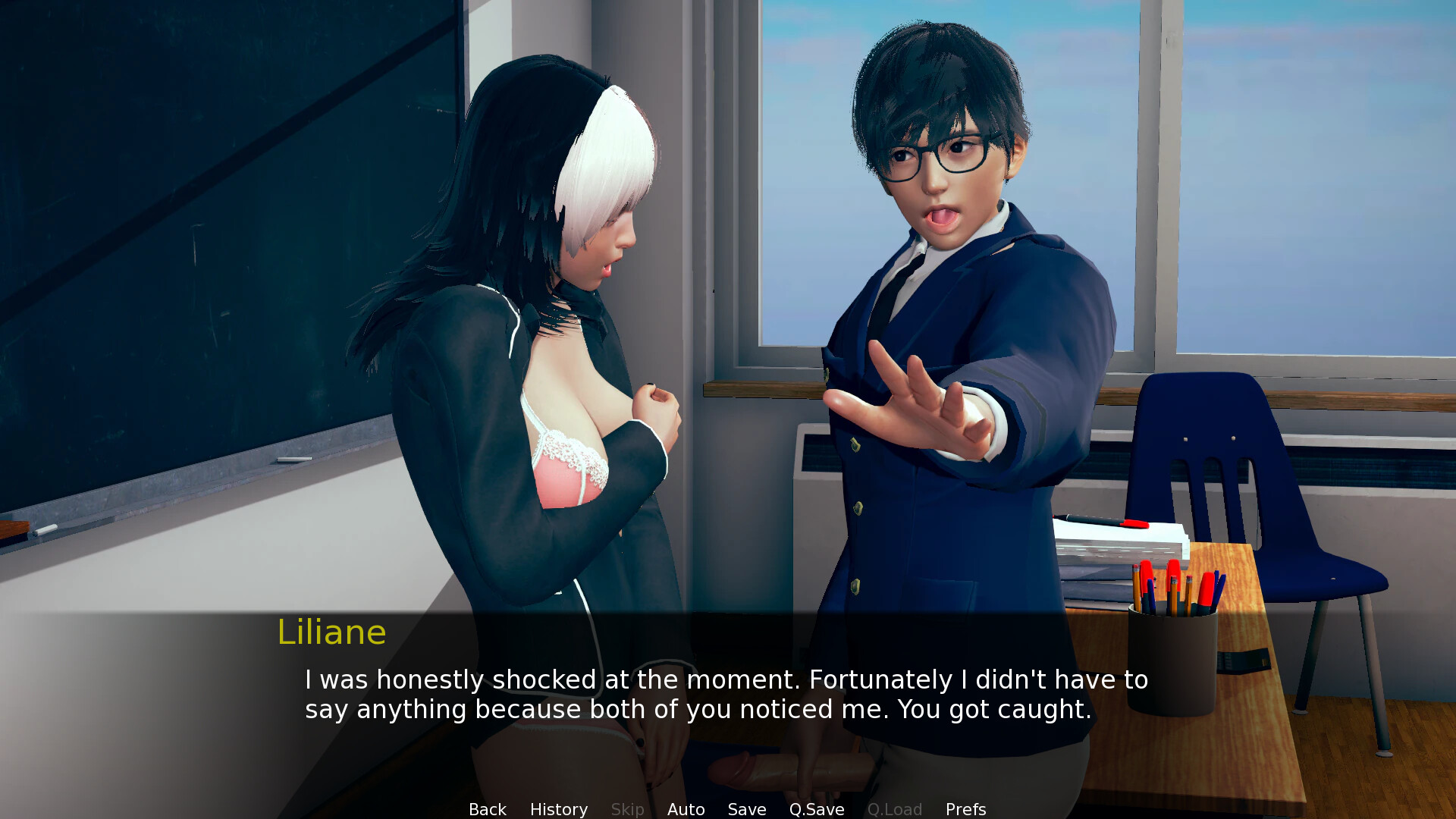Viewport: 1456px width, 819px height.
Task: Open the dialogue History log
Action: click(x=558, y=809)
